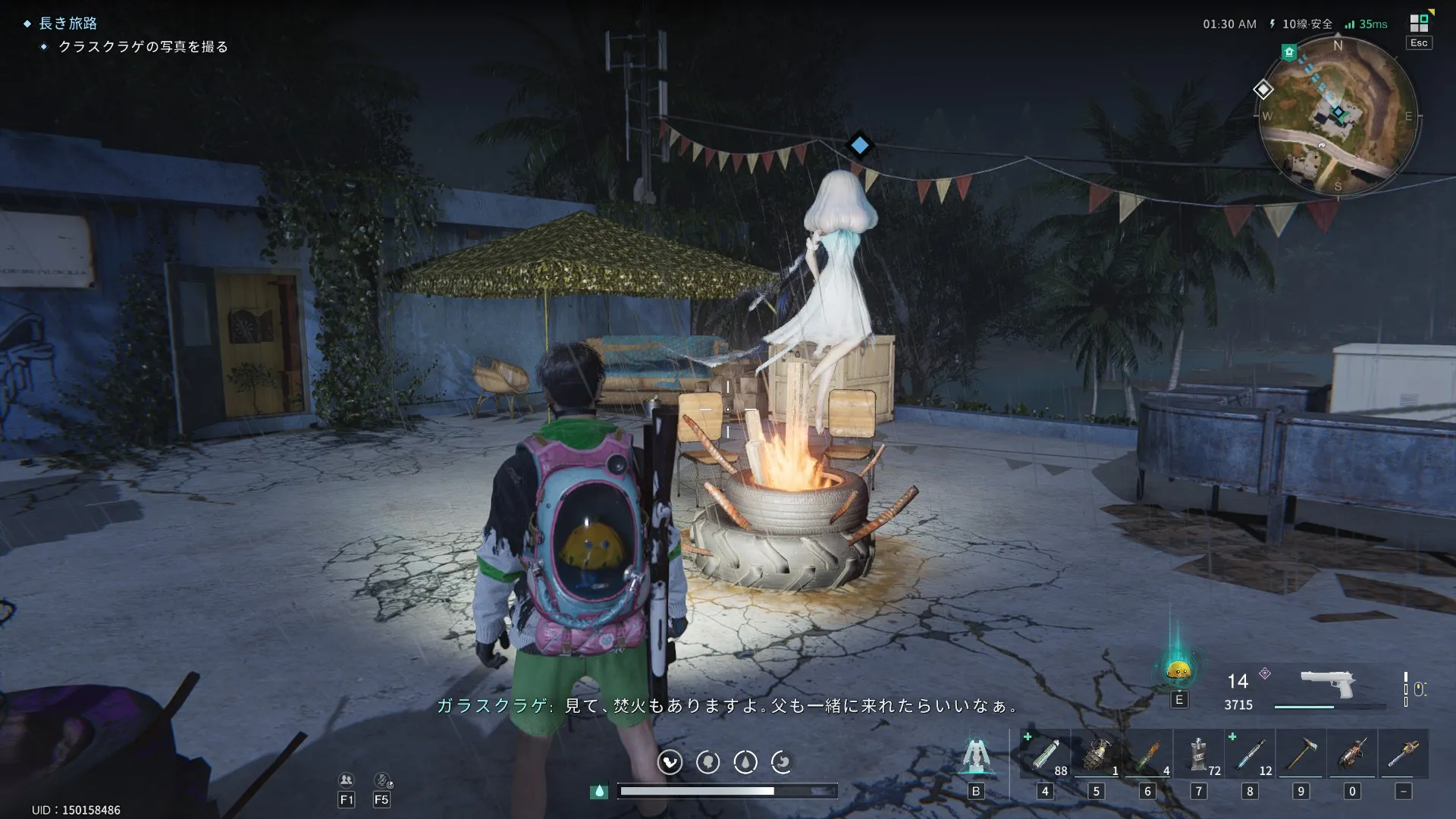Viewport: 1456px width, 819px height.
Task: Select the blue injector slot with 12
Action: click(1250, 755)
